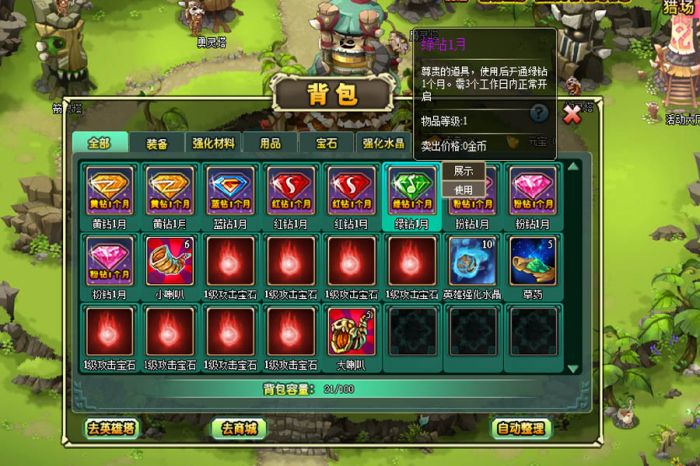Open the shop with 去商城
Viewport: 700px width, 466px height.
coord(239,428)
